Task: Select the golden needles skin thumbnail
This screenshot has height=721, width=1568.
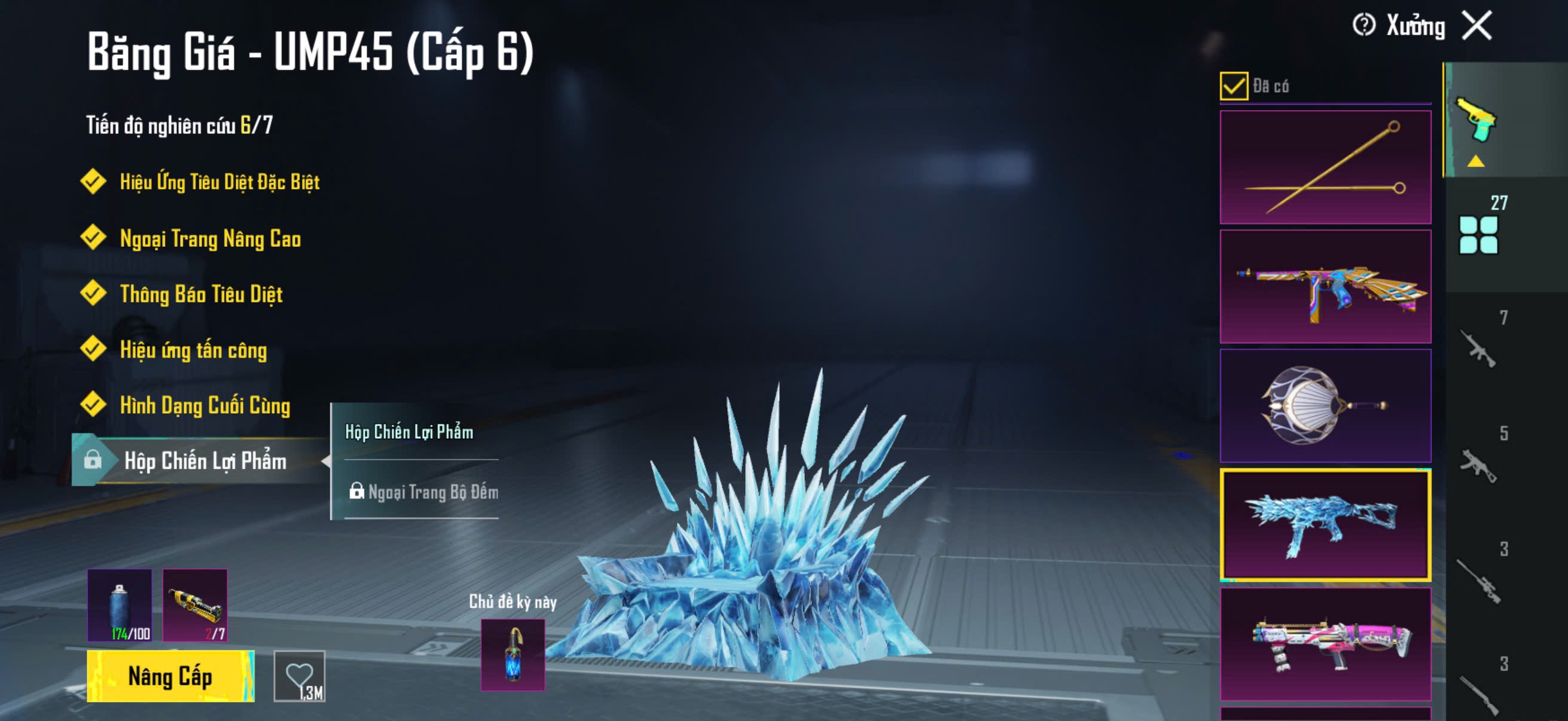Action: coord(1325,167)
